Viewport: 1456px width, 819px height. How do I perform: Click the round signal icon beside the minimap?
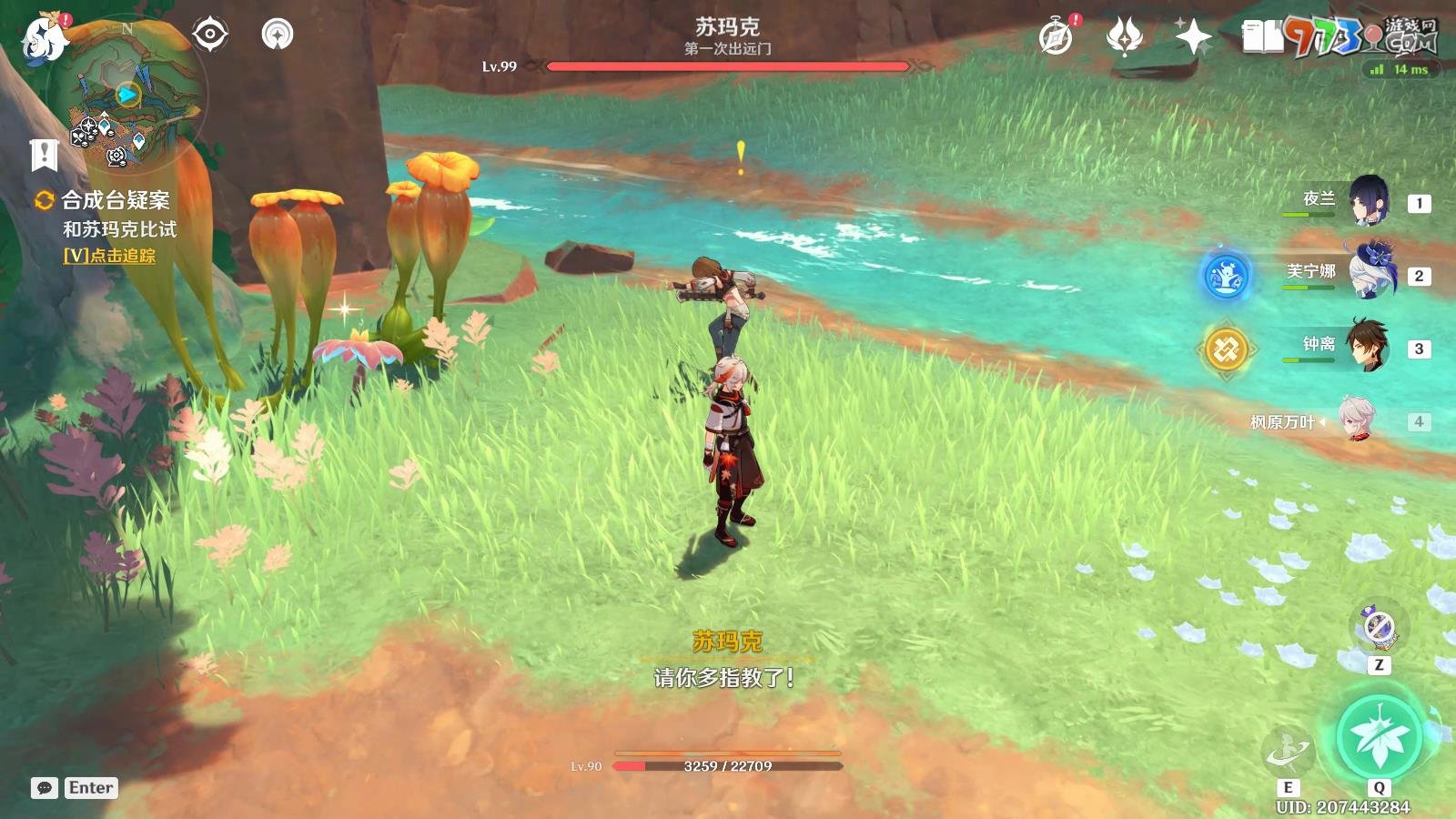278,35
